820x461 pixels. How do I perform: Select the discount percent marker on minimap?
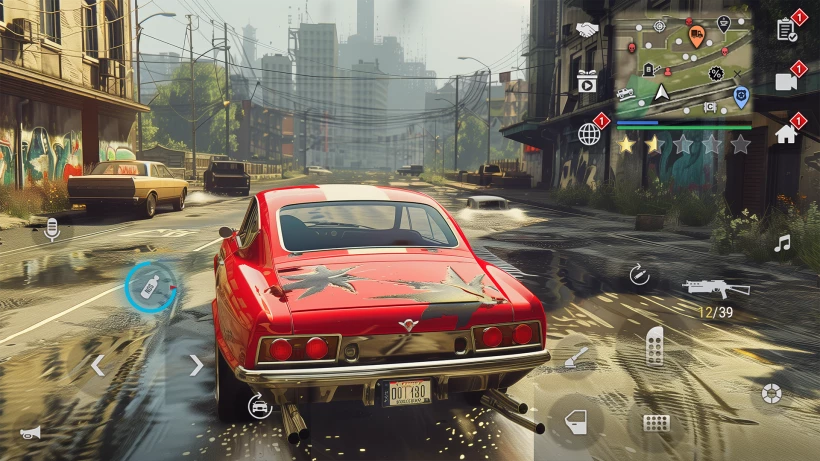tap(716, 73)
